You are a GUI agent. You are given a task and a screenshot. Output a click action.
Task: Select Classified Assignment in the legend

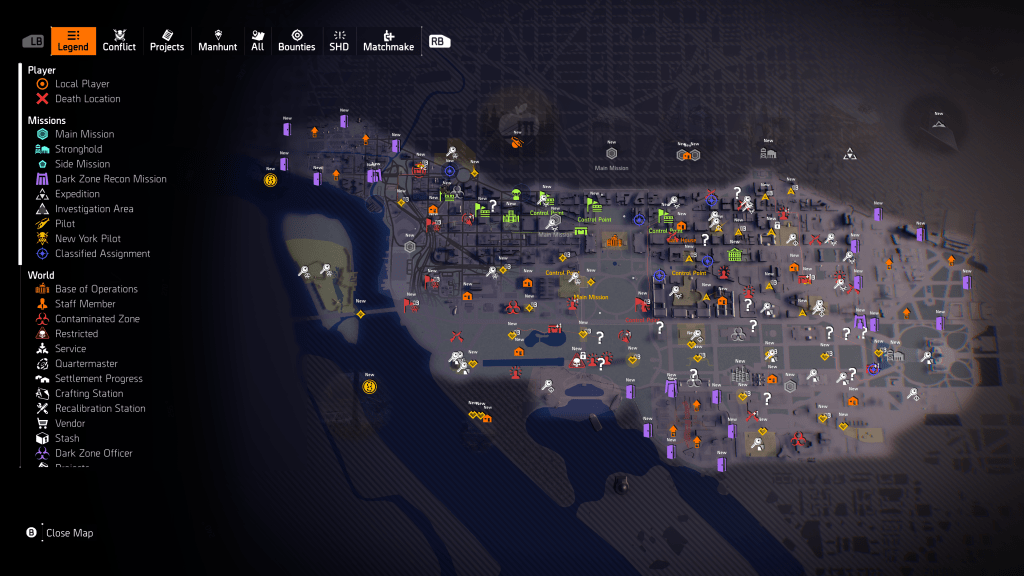tap(102, 254)
